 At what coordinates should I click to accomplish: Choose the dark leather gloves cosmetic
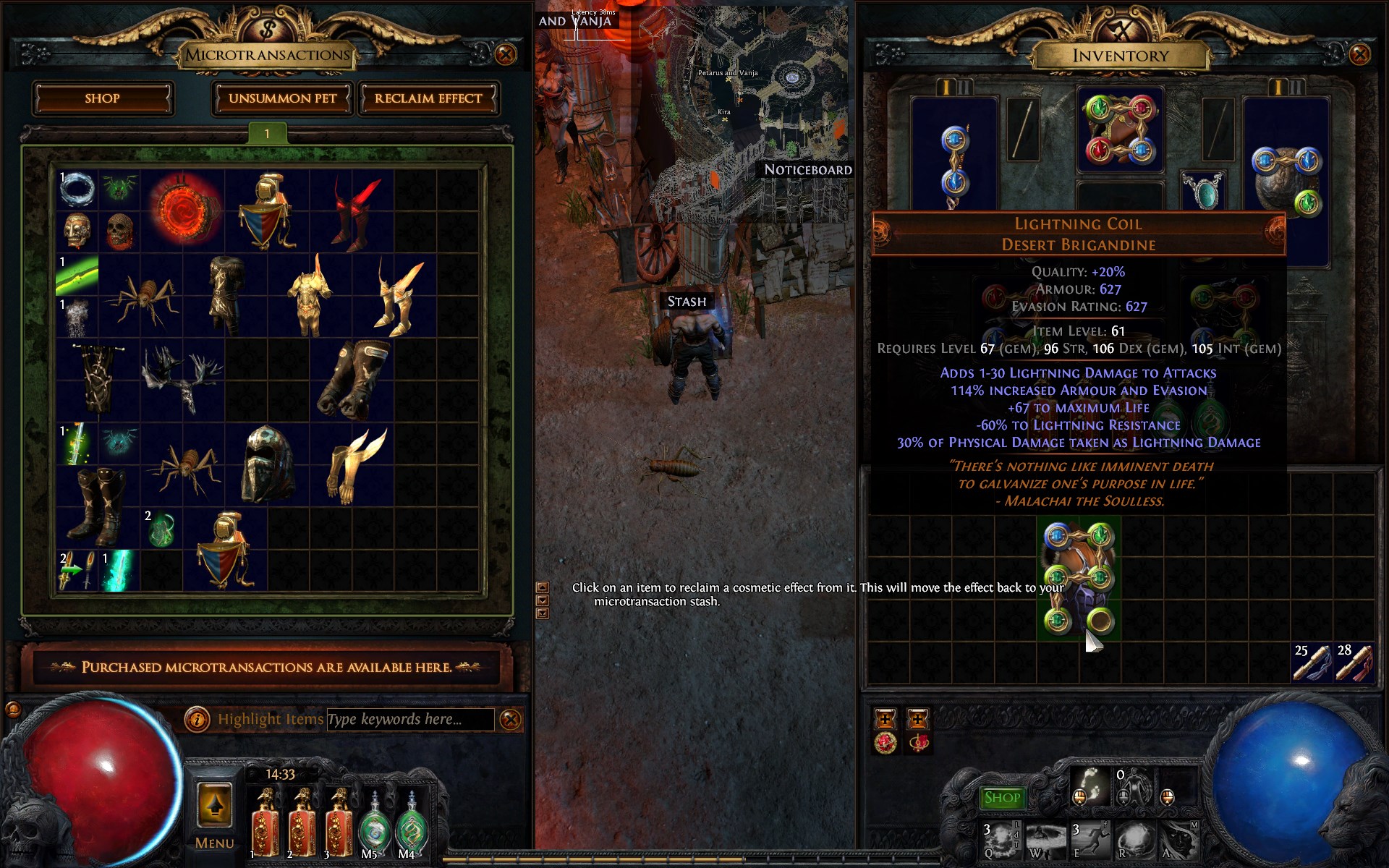click(352, 380)
